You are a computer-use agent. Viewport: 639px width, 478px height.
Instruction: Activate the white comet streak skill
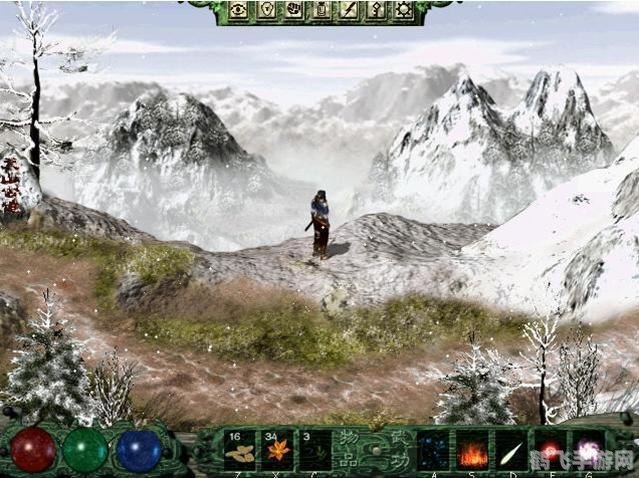coord(510,449)
